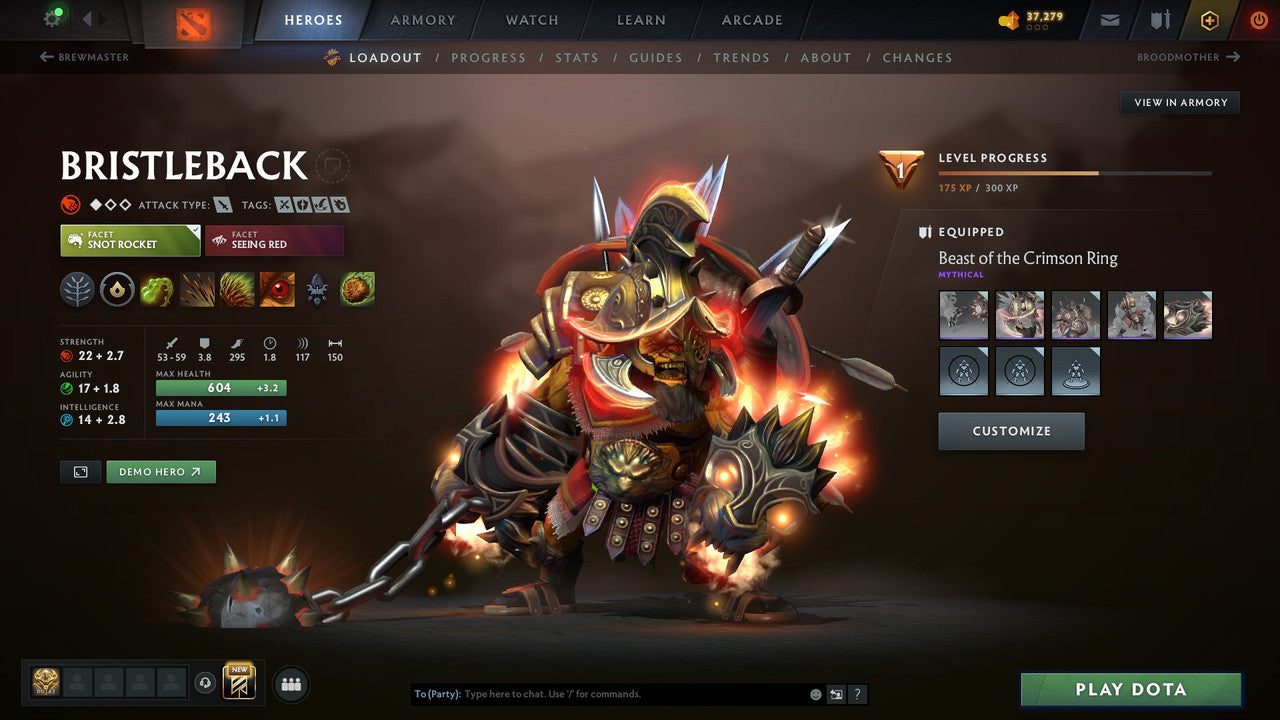Toggle the Snot Rocket facet selection
The height and width of the screenshot is (720, 1280).
click(x=129, y=240)
